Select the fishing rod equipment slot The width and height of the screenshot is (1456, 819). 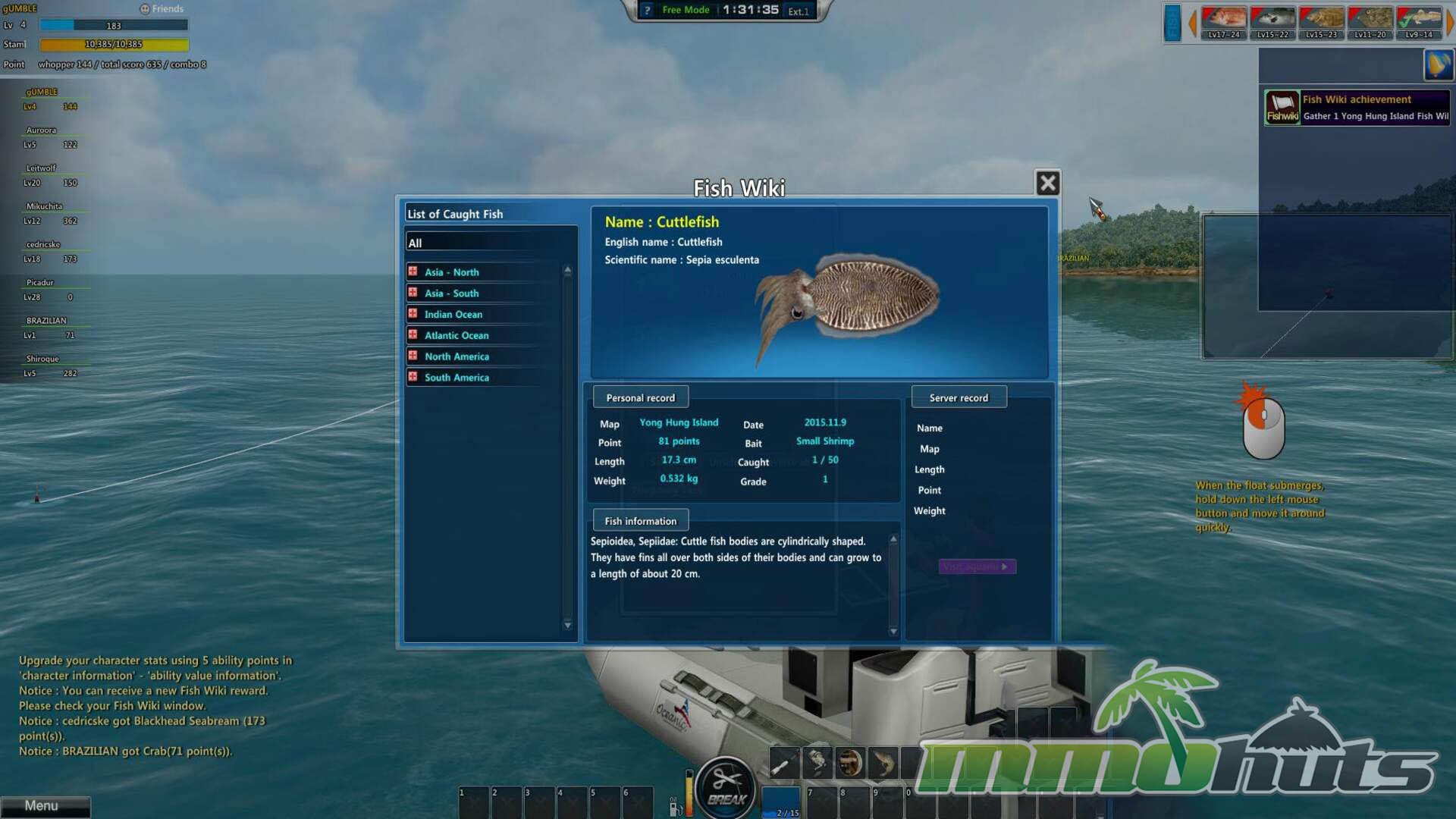[x=784, y=763]
